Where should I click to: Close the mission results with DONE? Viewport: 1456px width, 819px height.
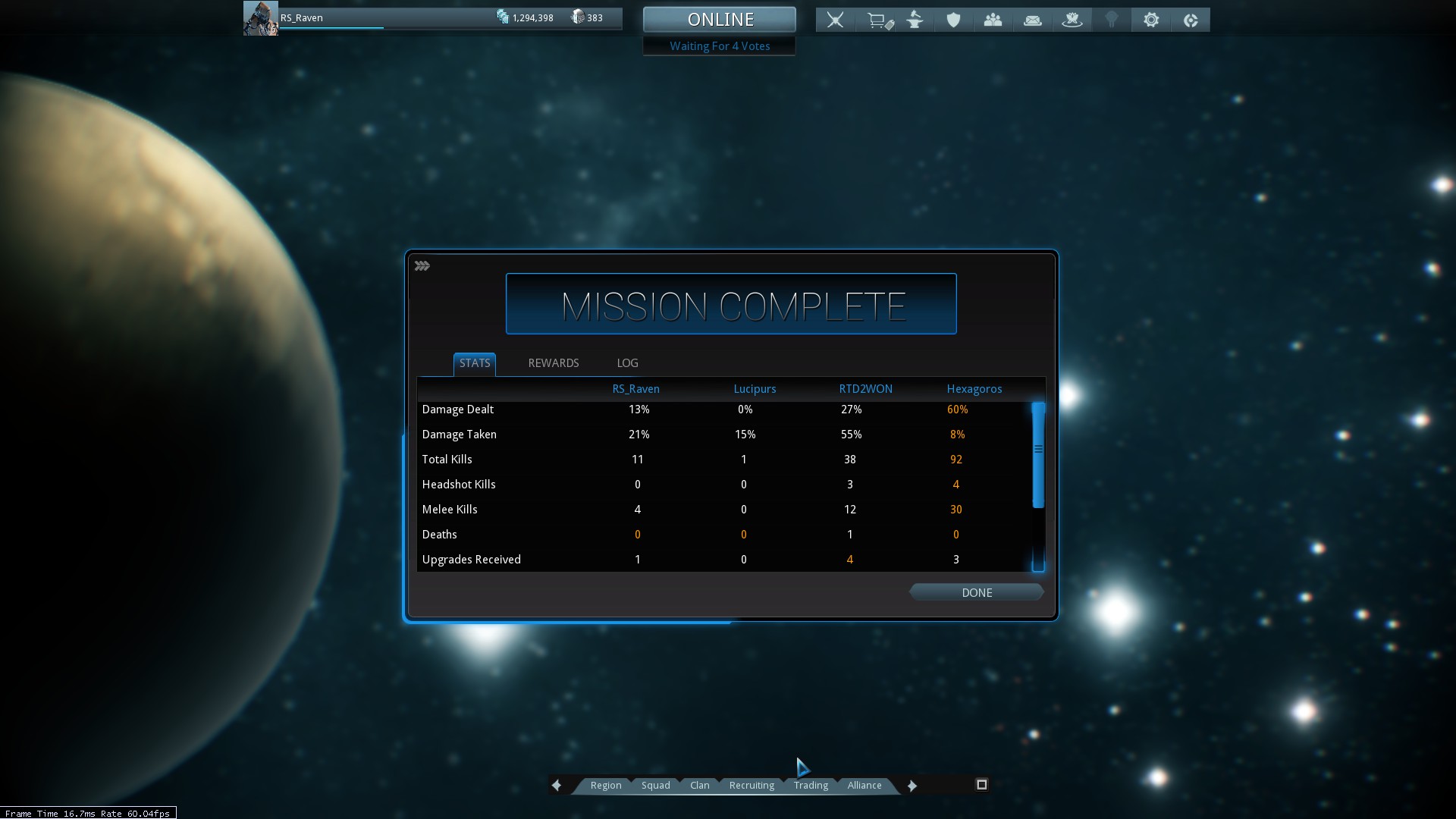[976, 592]
